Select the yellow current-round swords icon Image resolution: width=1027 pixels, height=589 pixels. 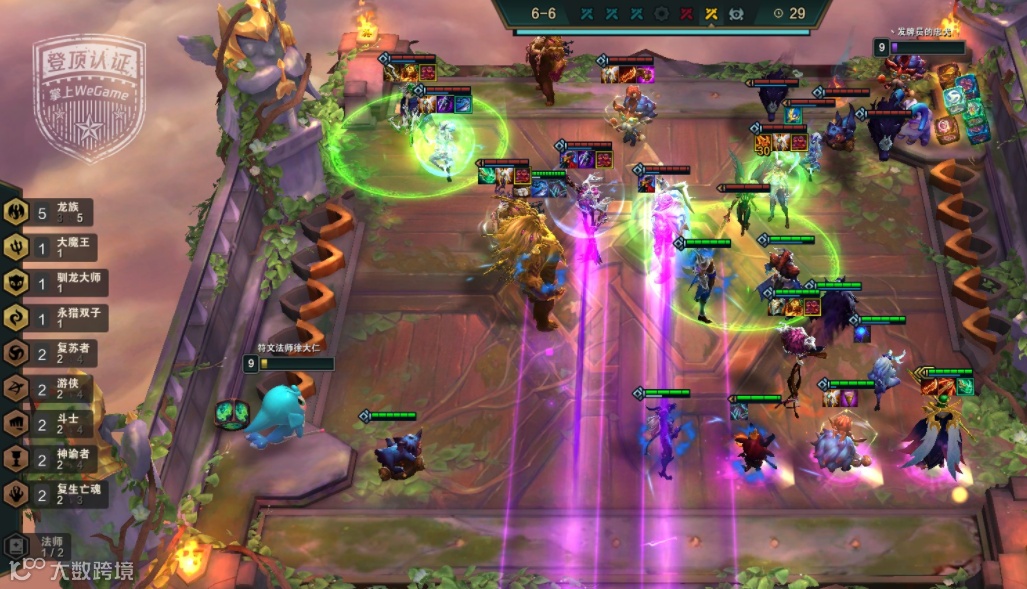[x=712, y=14]
